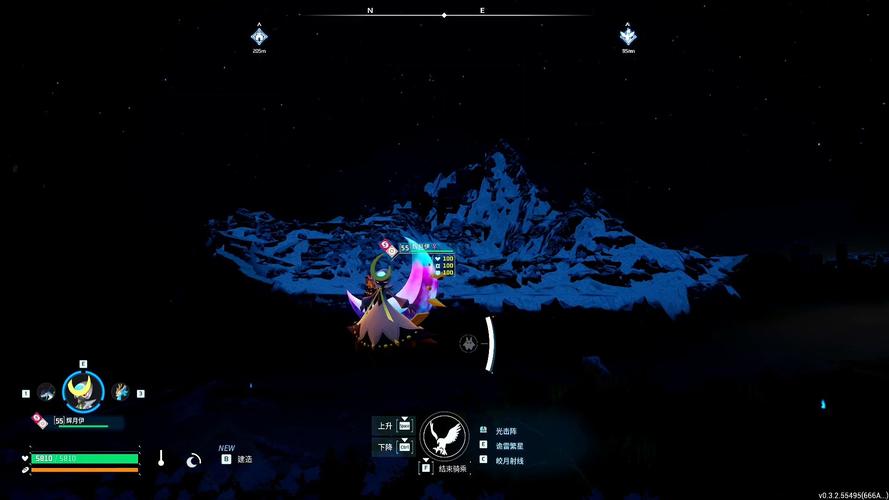Click the waypoint marker showing 95m
Screen dimensions: 889x500
tap(628, 37)
